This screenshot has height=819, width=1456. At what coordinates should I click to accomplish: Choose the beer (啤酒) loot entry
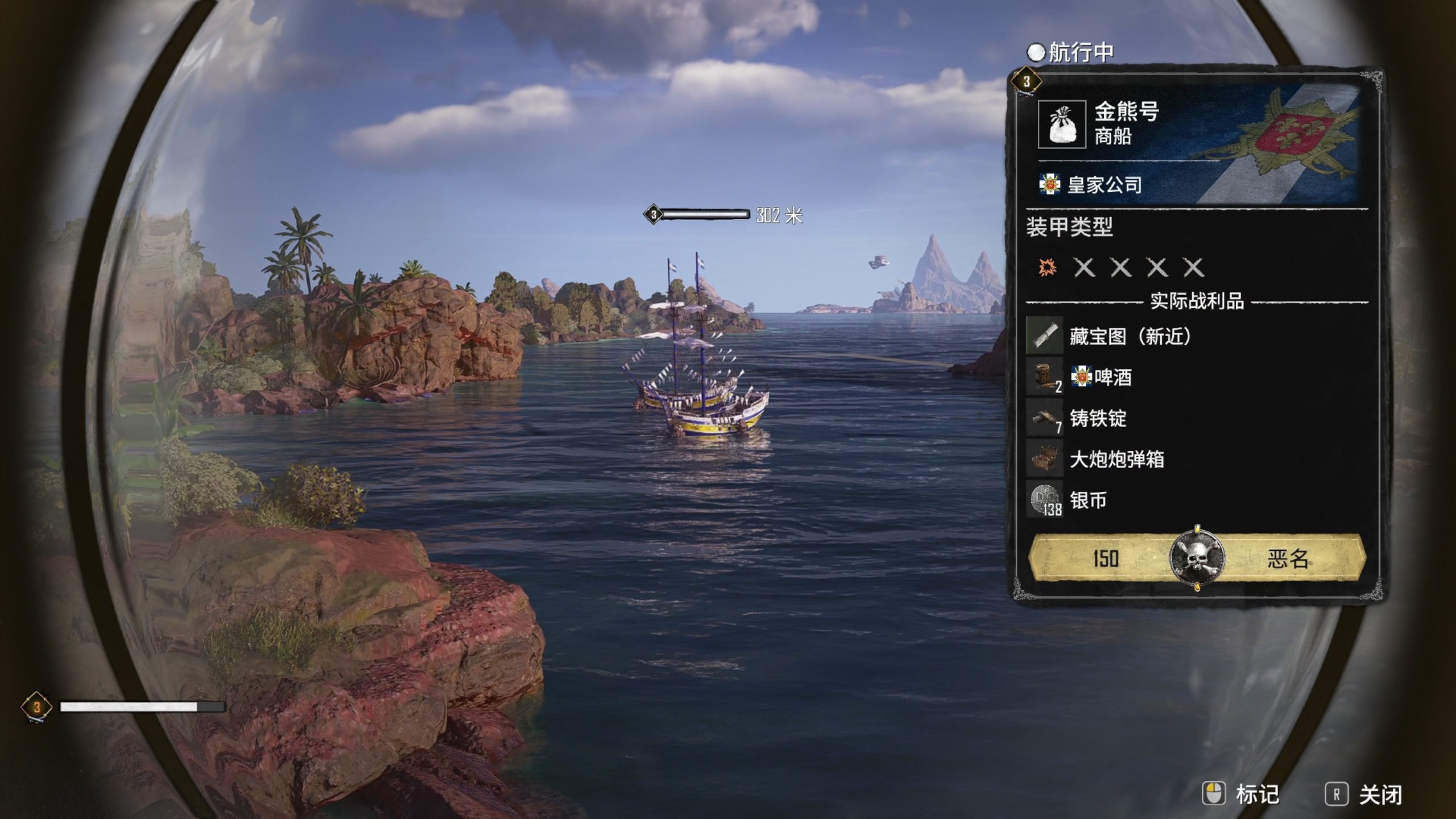1112,377
